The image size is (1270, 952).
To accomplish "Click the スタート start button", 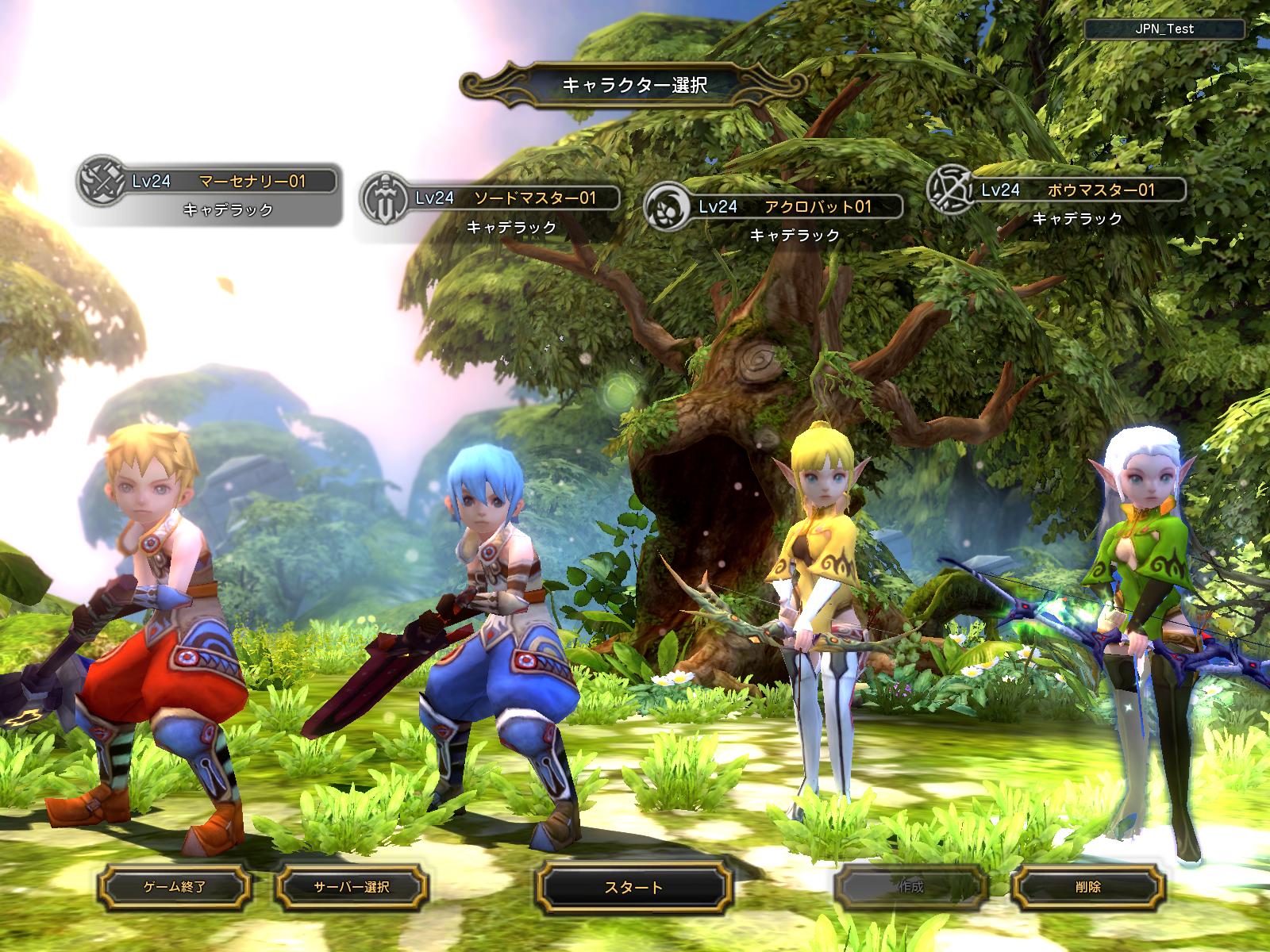I will click(x=633, y=887).
